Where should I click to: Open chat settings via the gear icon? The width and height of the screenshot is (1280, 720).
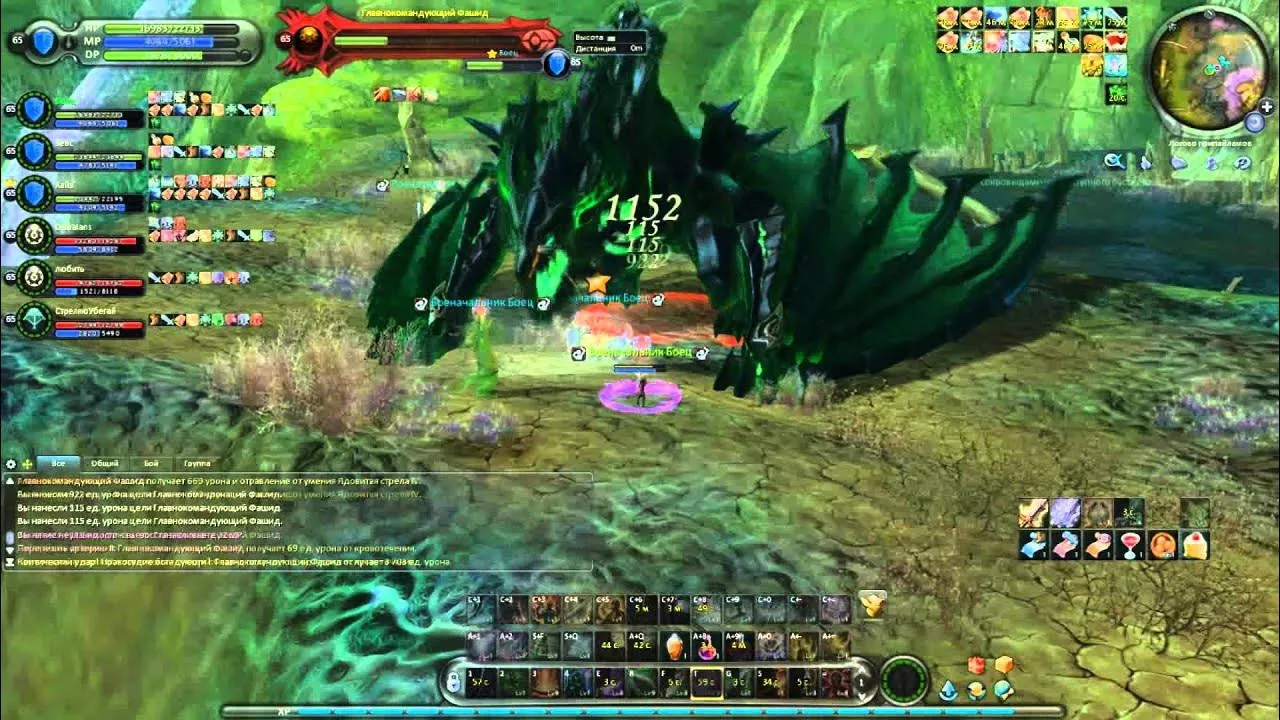point(11,464)
